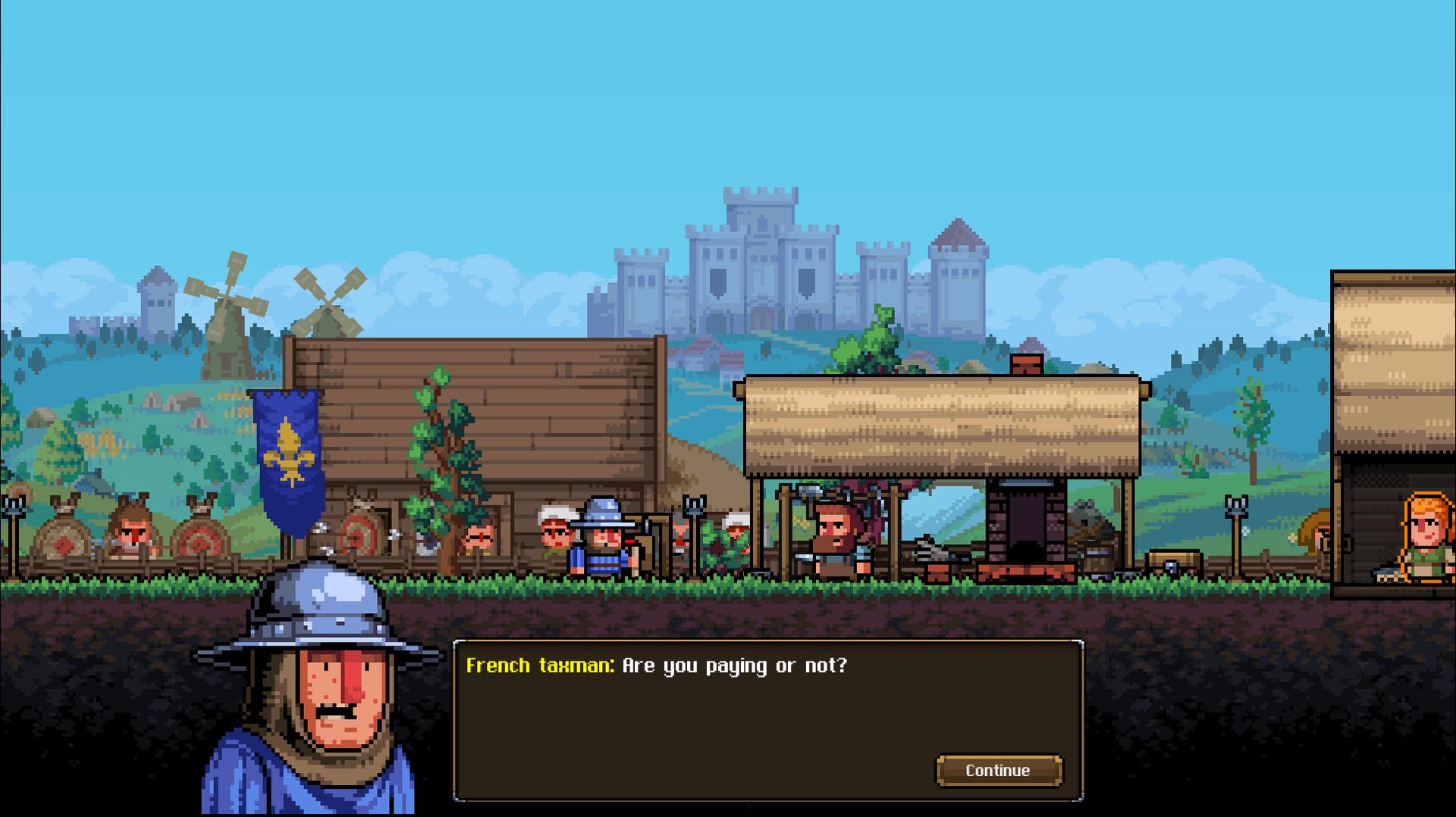
Task: Select the villager in the blue-striped shirt
Action: point(601,554)
